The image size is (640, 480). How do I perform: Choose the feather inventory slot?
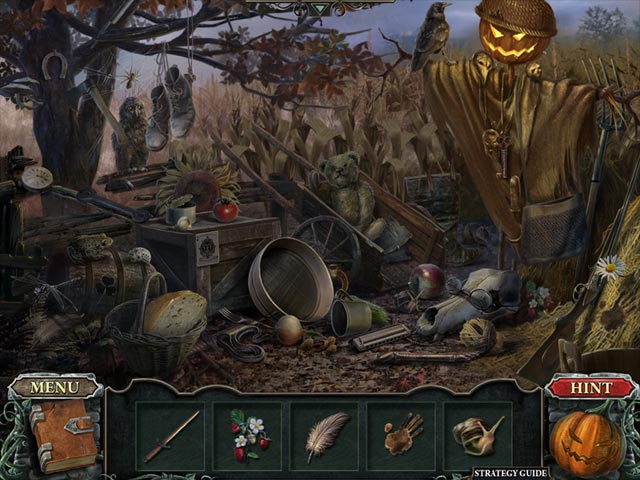pos(325,436)
